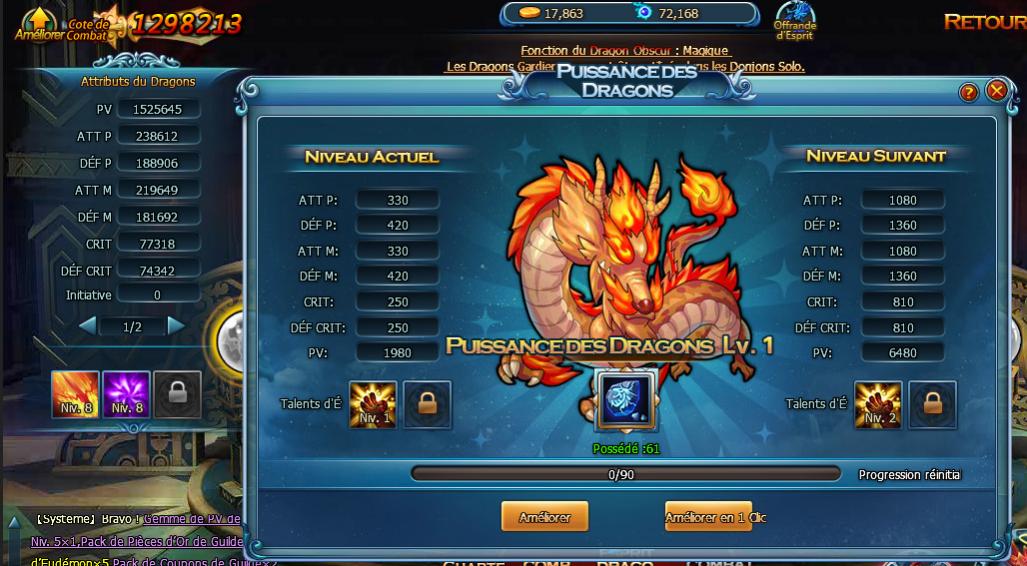Choose Améliorer en 1 Clic
1027x566 pixels.
click(x=708, y=517)
